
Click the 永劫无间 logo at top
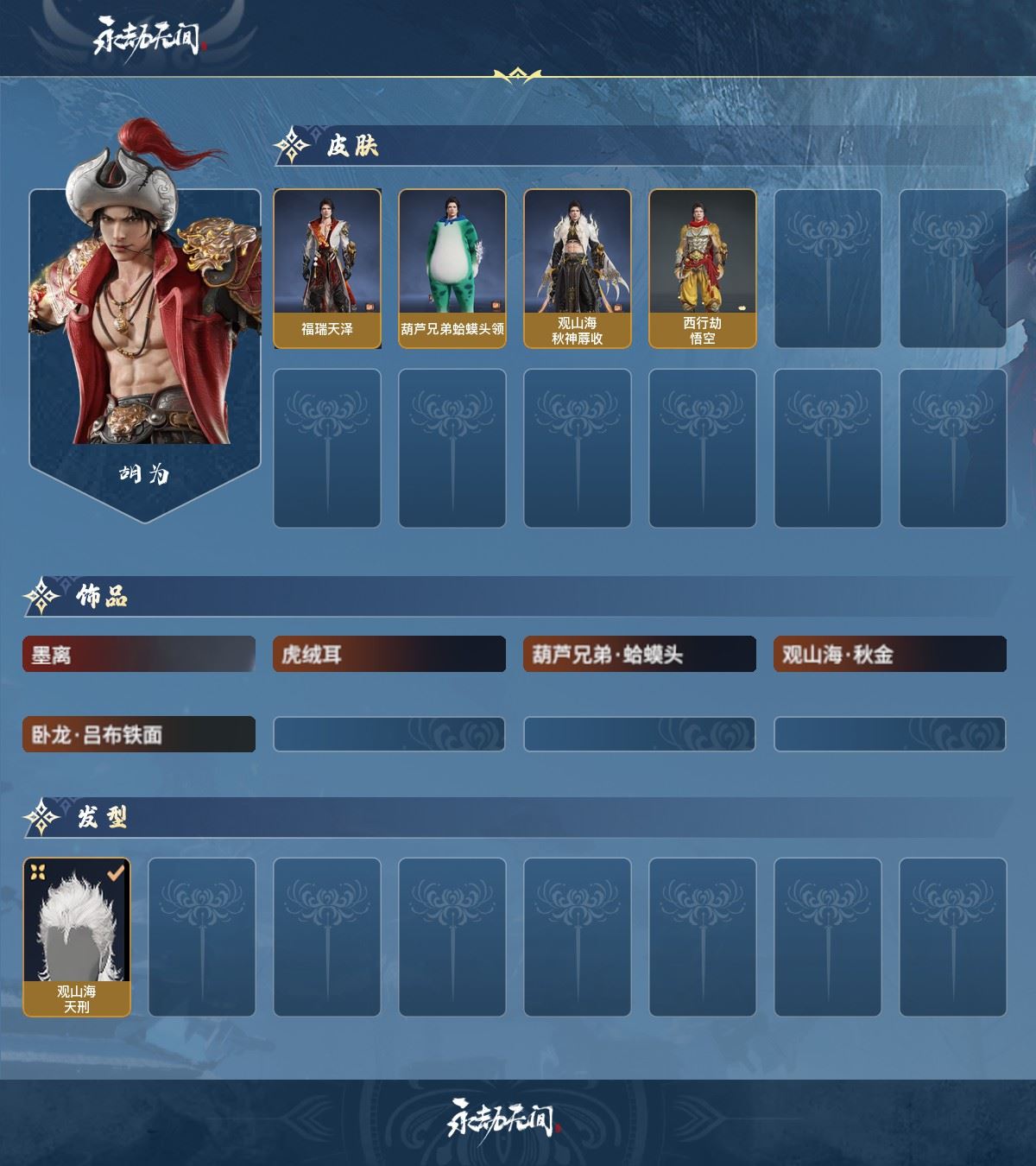(148, 38)
